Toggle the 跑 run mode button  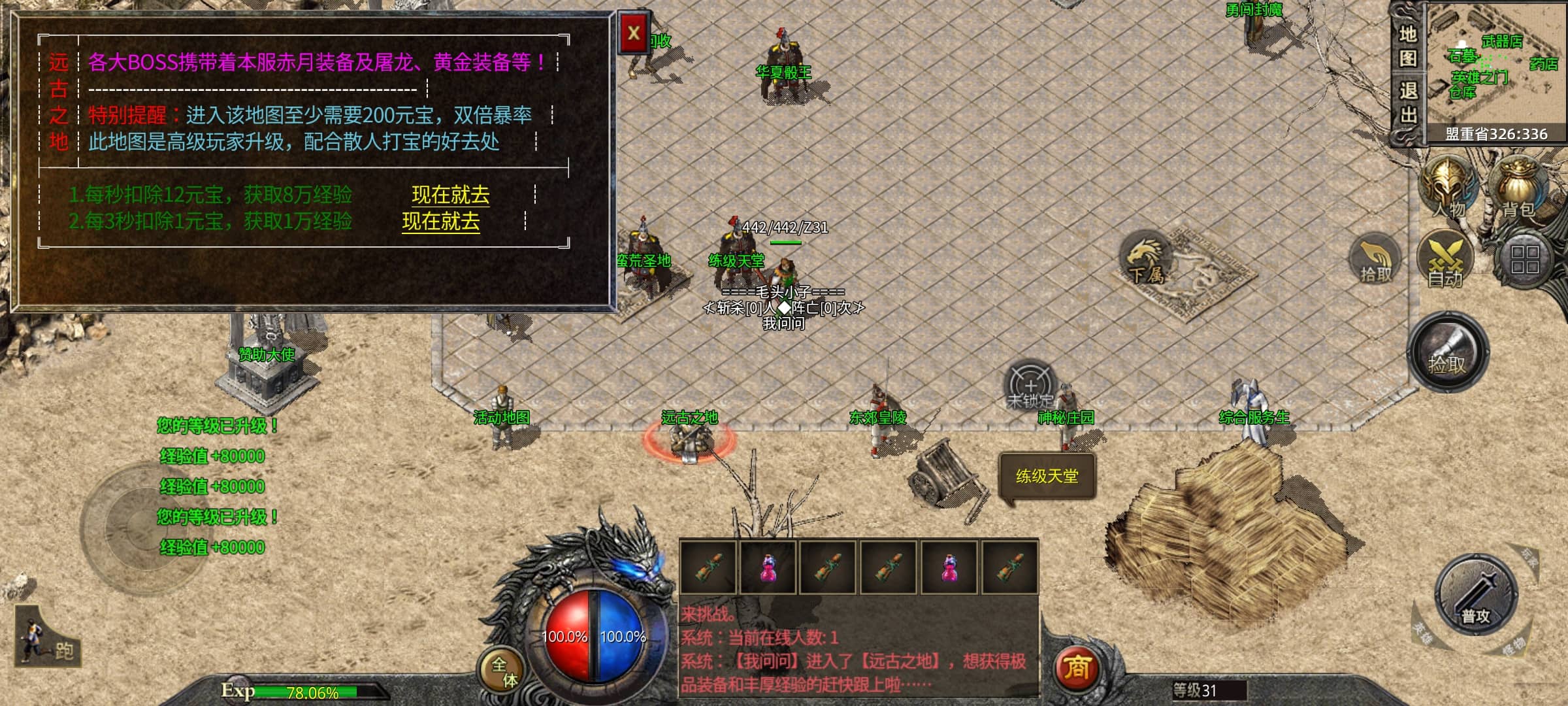(47, 637)
